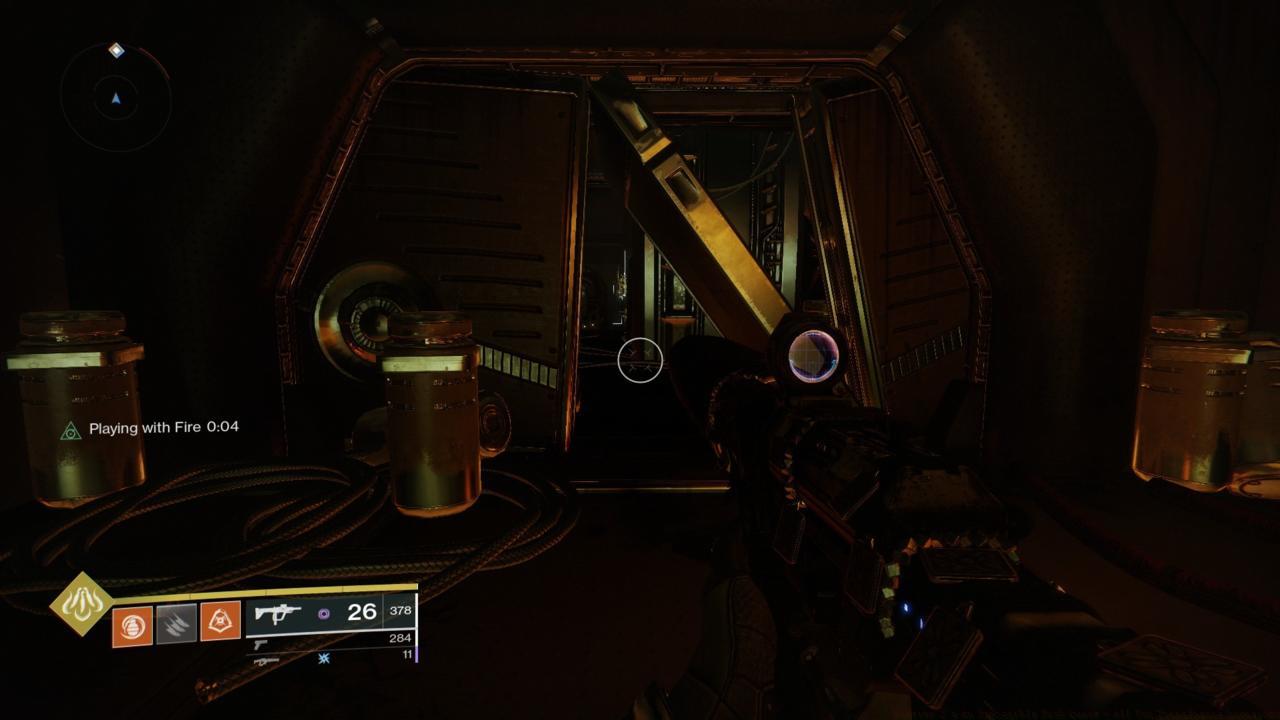
Task: Expand the secondary ammo count 284
Action: (x=400, y=637)
